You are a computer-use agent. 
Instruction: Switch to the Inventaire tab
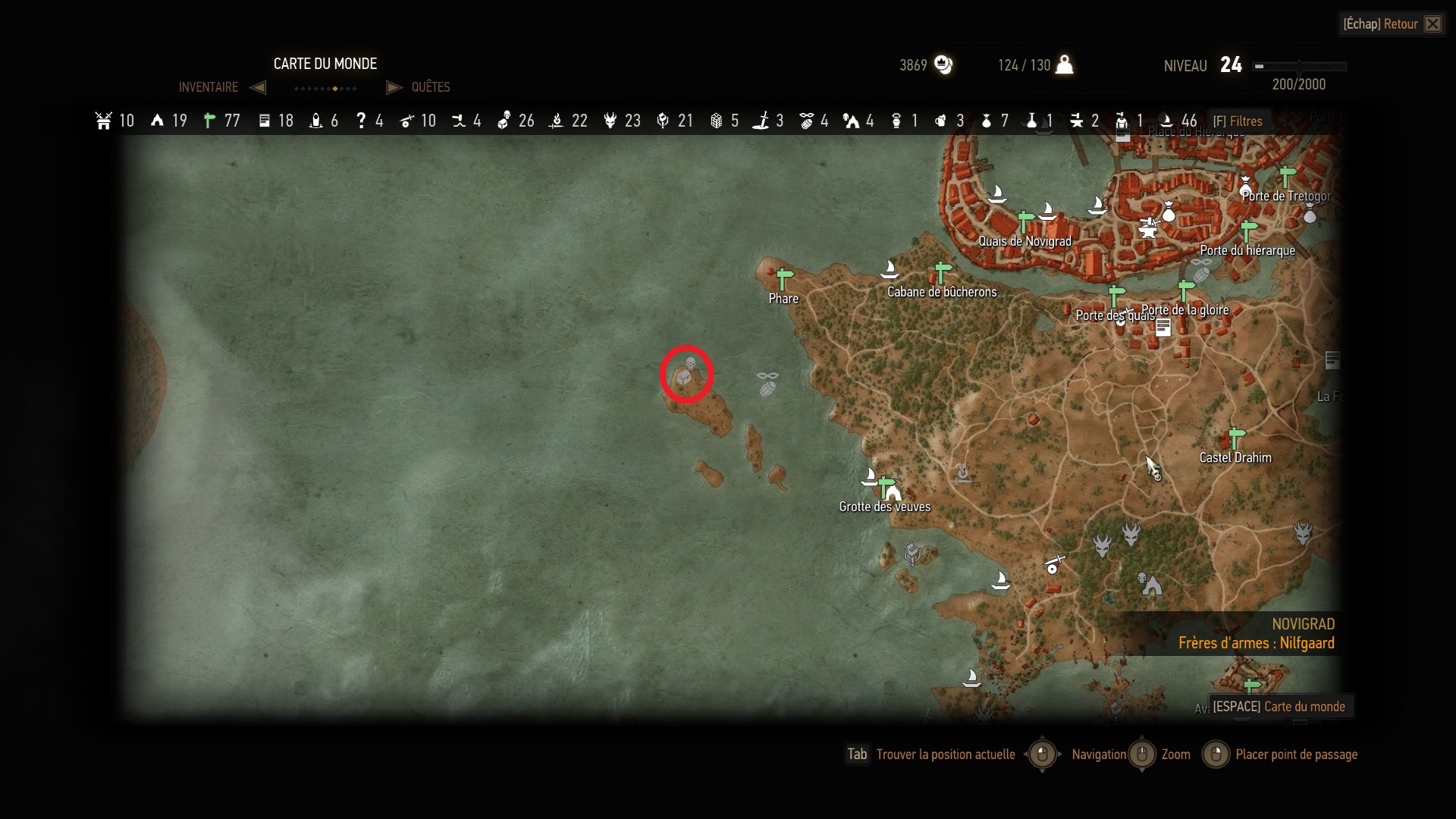pos(209,87)
